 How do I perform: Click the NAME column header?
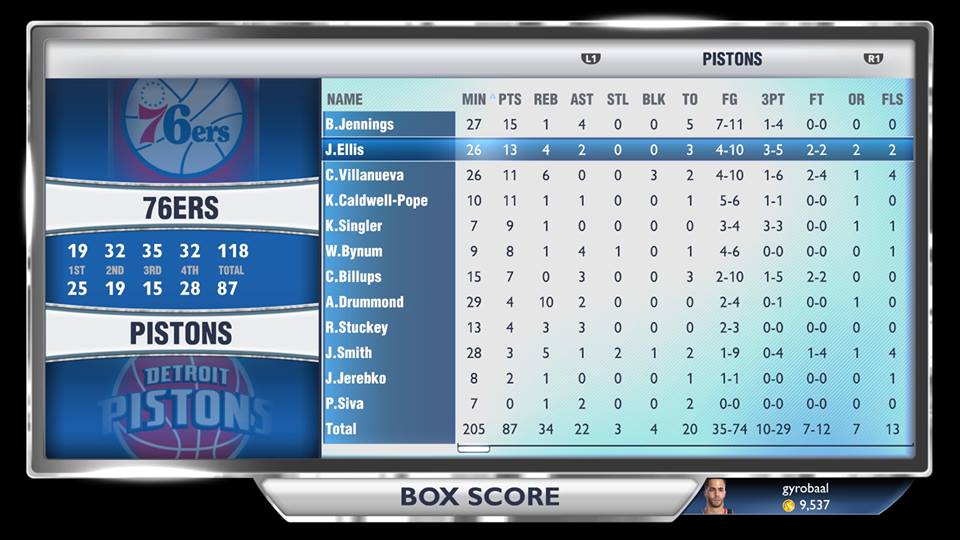click(x=345, y=99)
